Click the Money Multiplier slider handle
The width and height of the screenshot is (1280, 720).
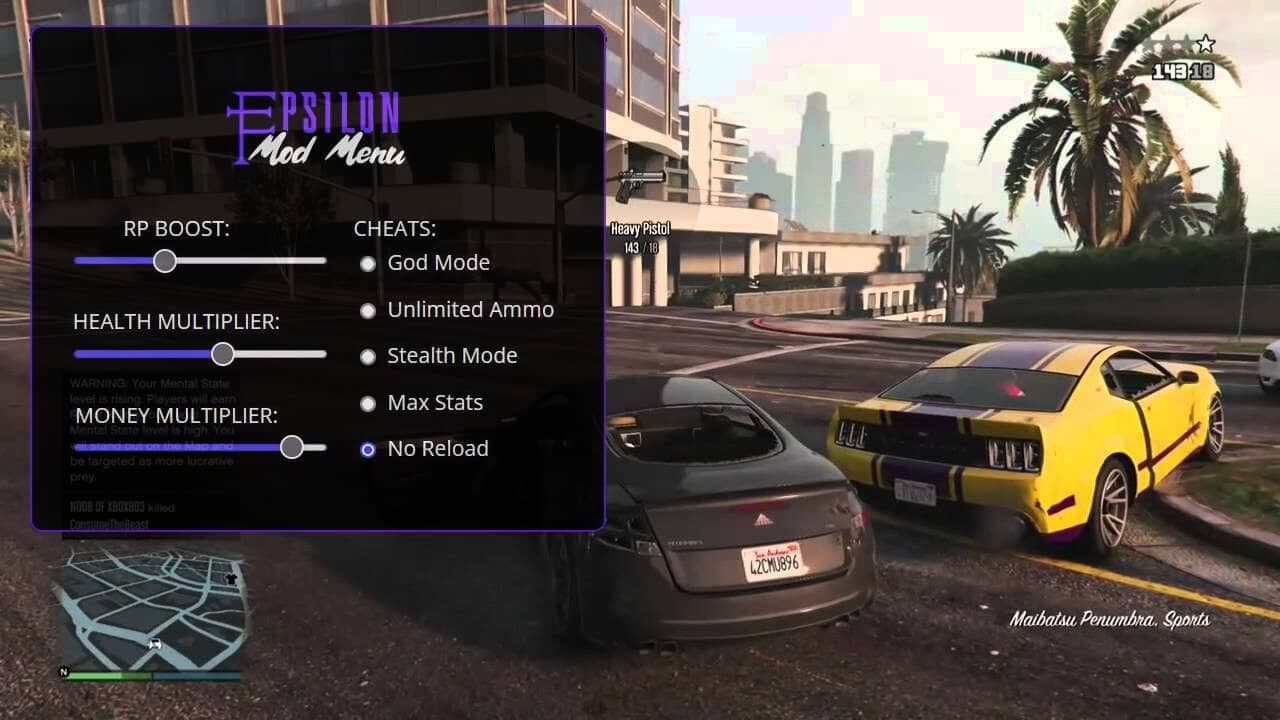coord(291,447)
